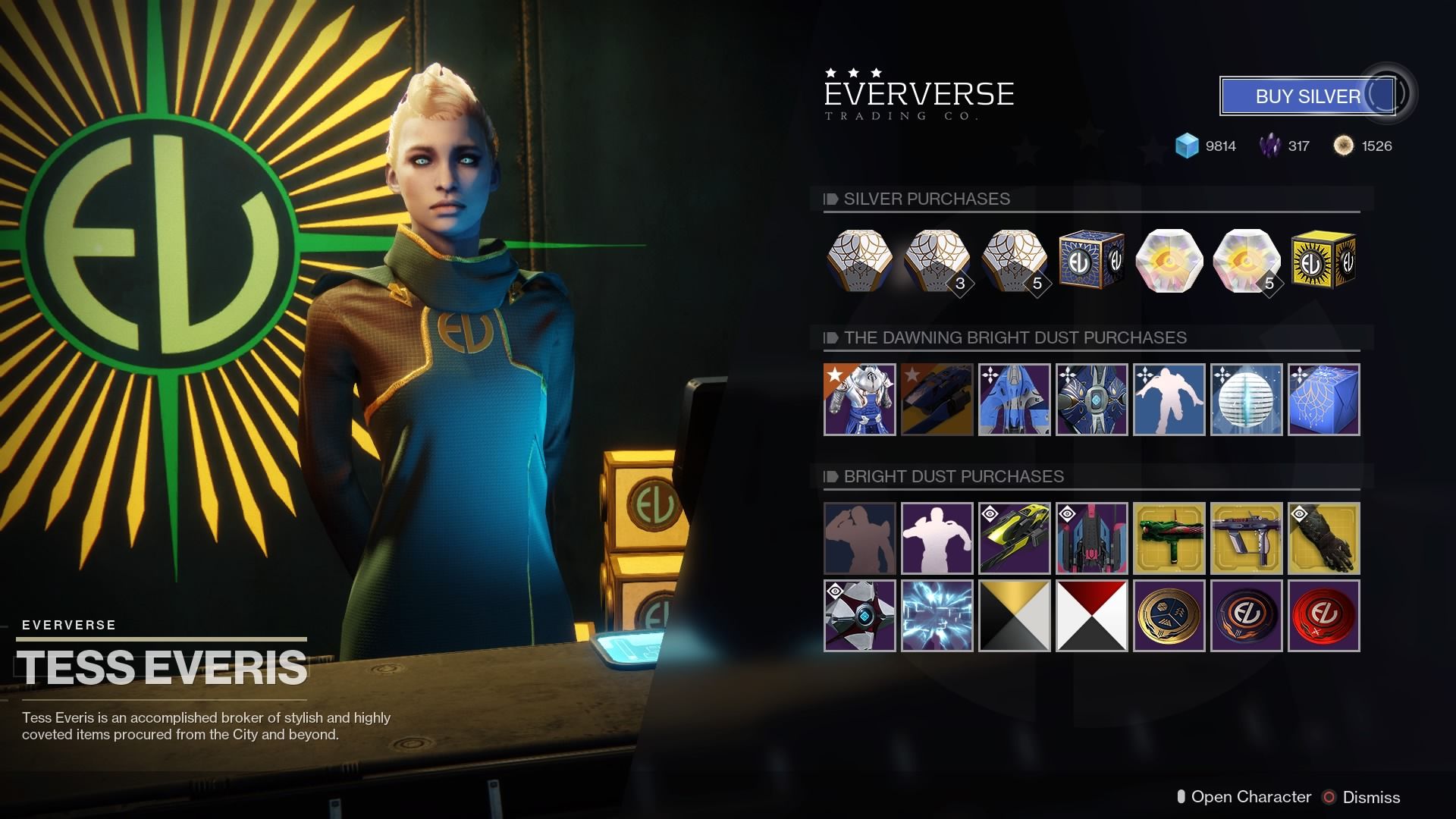Screen dimensions: 1456x819
Task: Click the Buy Silver button
Action: click(x=1307, y=96)
